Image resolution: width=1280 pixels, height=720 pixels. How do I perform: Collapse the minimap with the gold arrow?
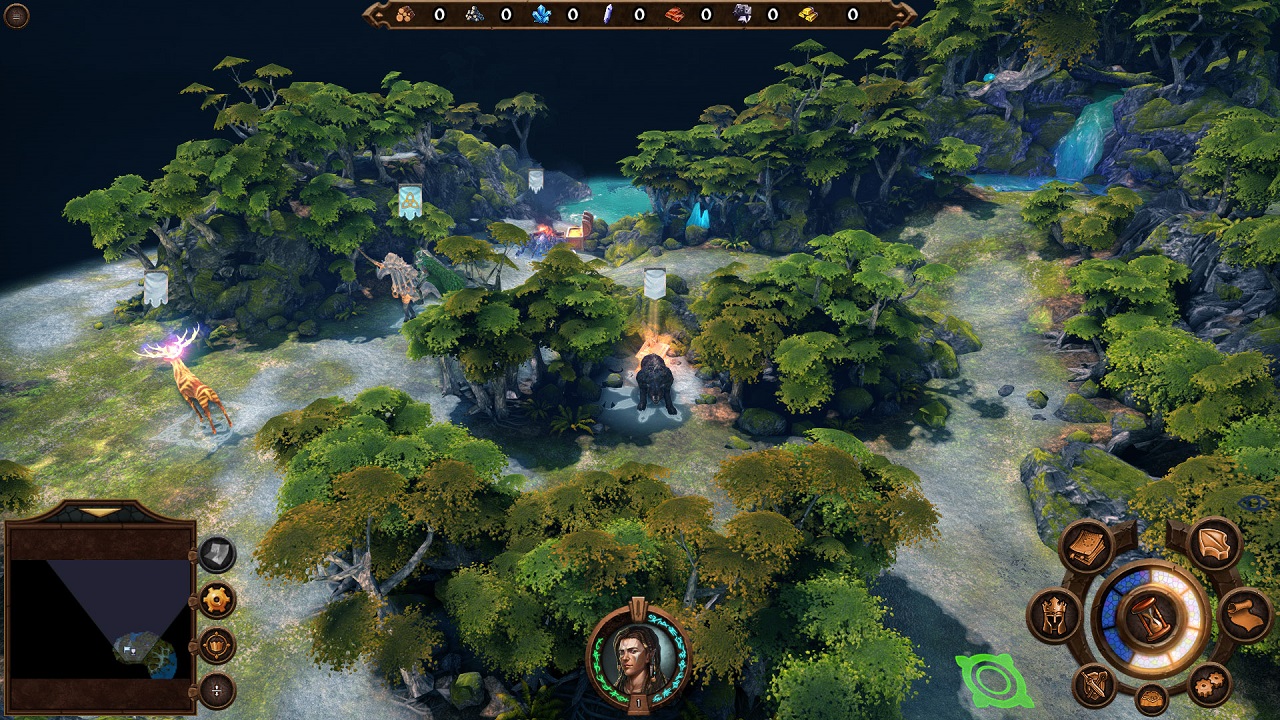(x=98, y=512)
